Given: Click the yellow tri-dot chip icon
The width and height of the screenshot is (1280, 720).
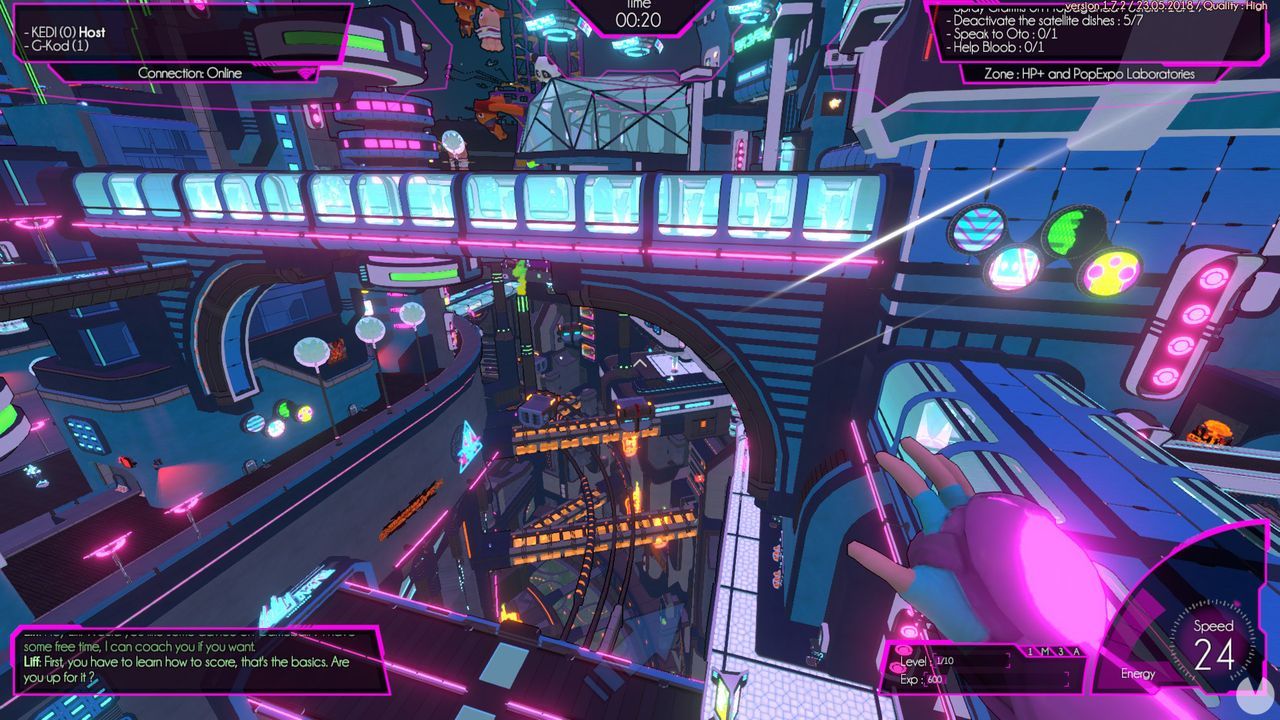Looking at the screenshot, I should tap(1107, 273).
